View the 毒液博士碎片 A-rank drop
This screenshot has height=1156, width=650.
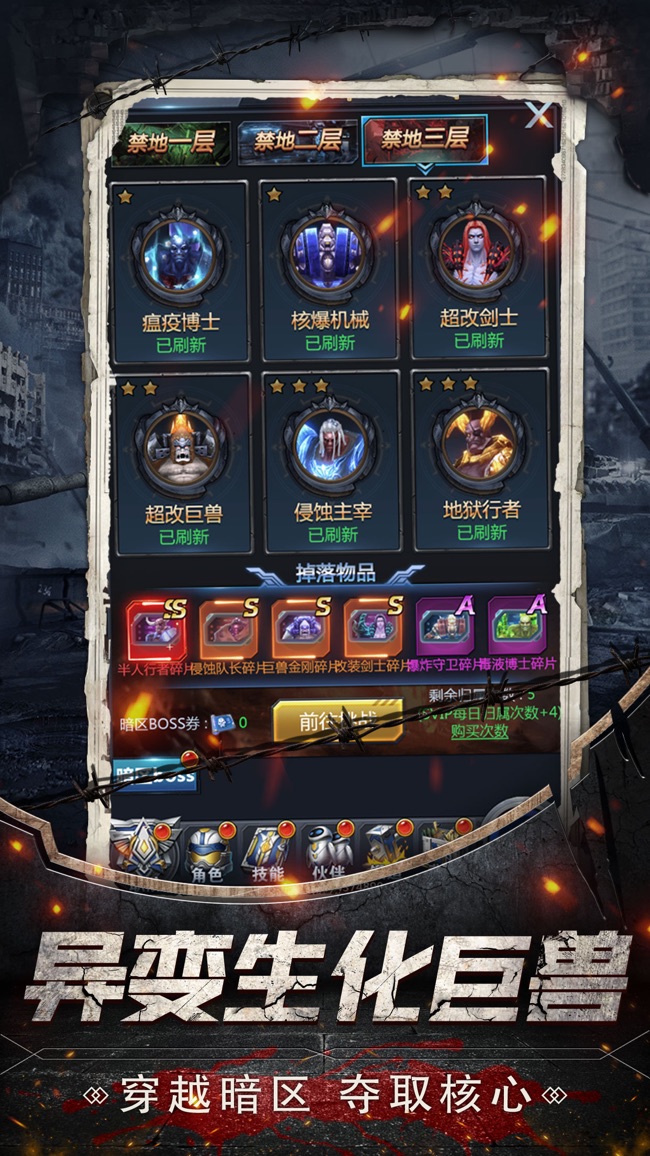coord(517,627)
